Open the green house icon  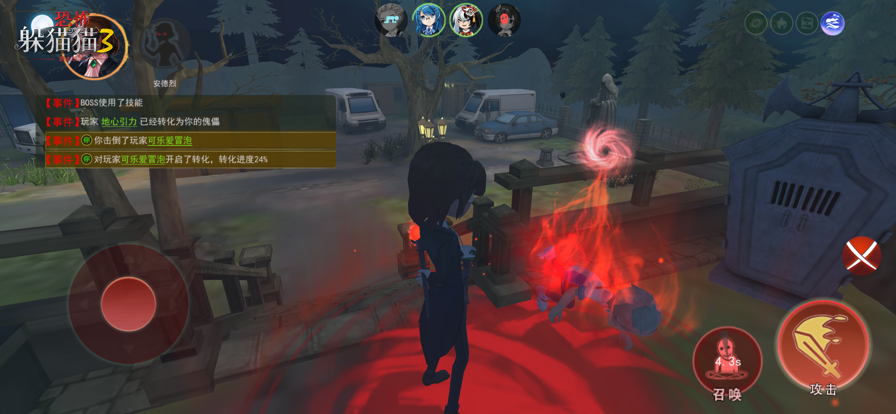click(781, 23)
